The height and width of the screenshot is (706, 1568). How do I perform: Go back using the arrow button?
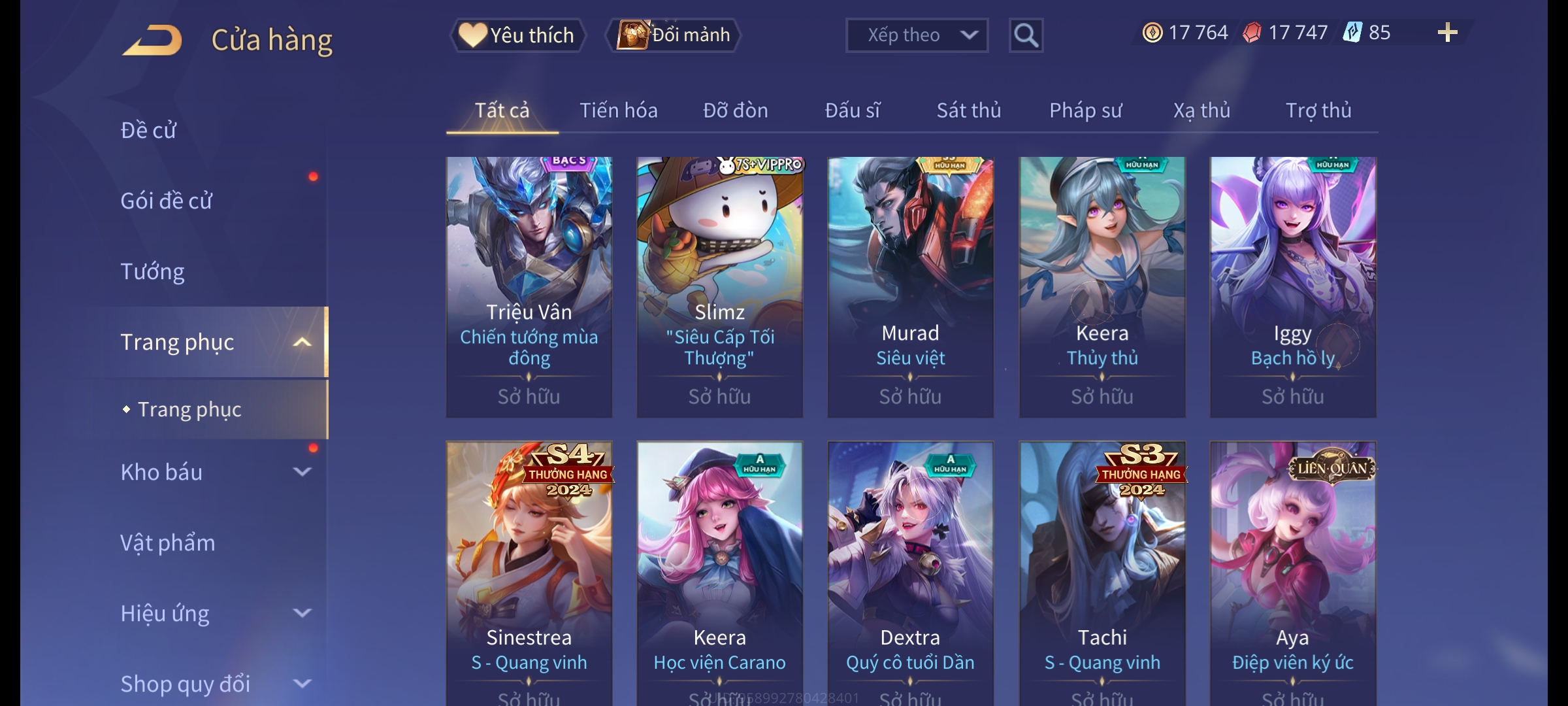(x=152, y=41)
